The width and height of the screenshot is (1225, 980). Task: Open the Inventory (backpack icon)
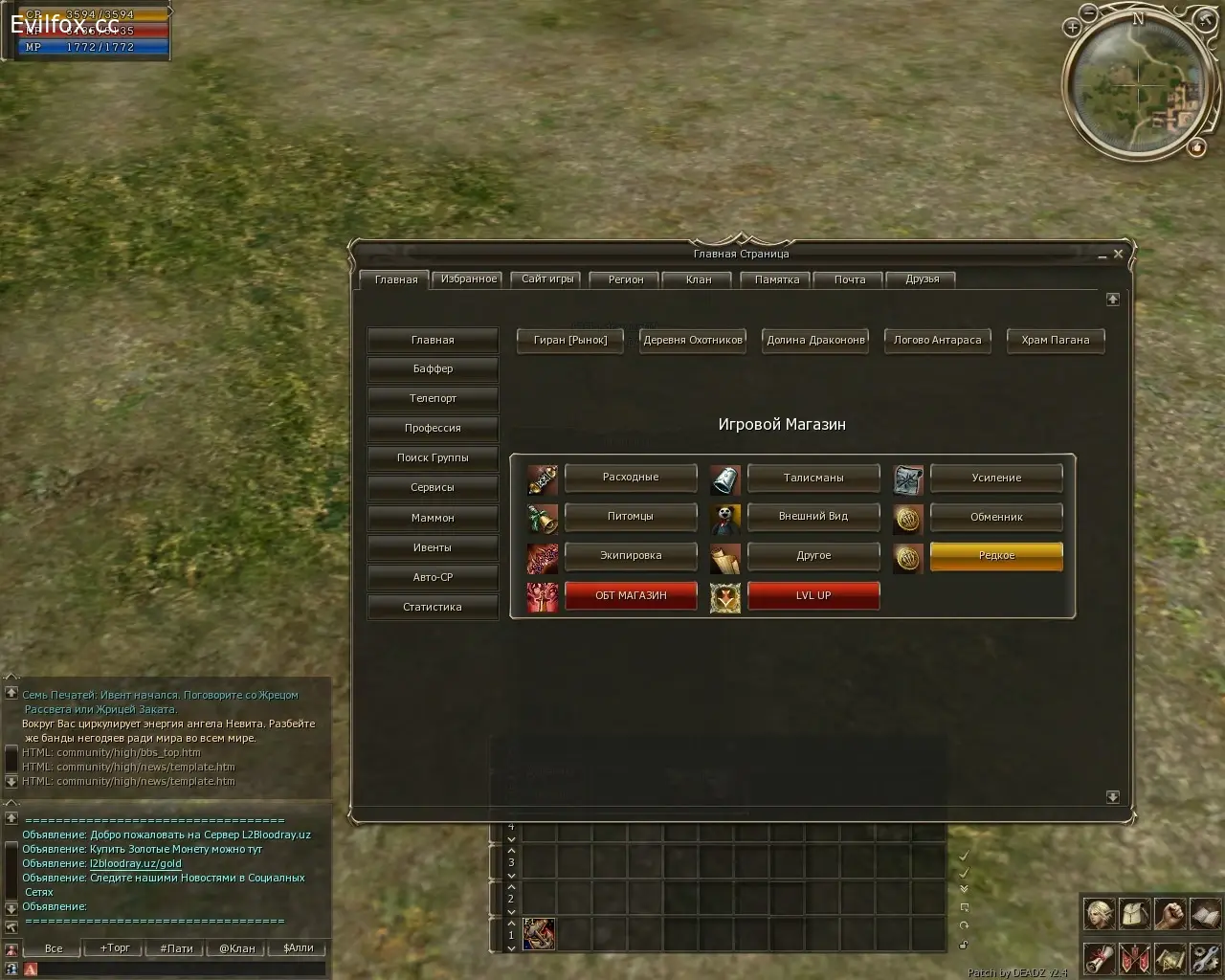pyautogui.click(x=1134, y=914)
